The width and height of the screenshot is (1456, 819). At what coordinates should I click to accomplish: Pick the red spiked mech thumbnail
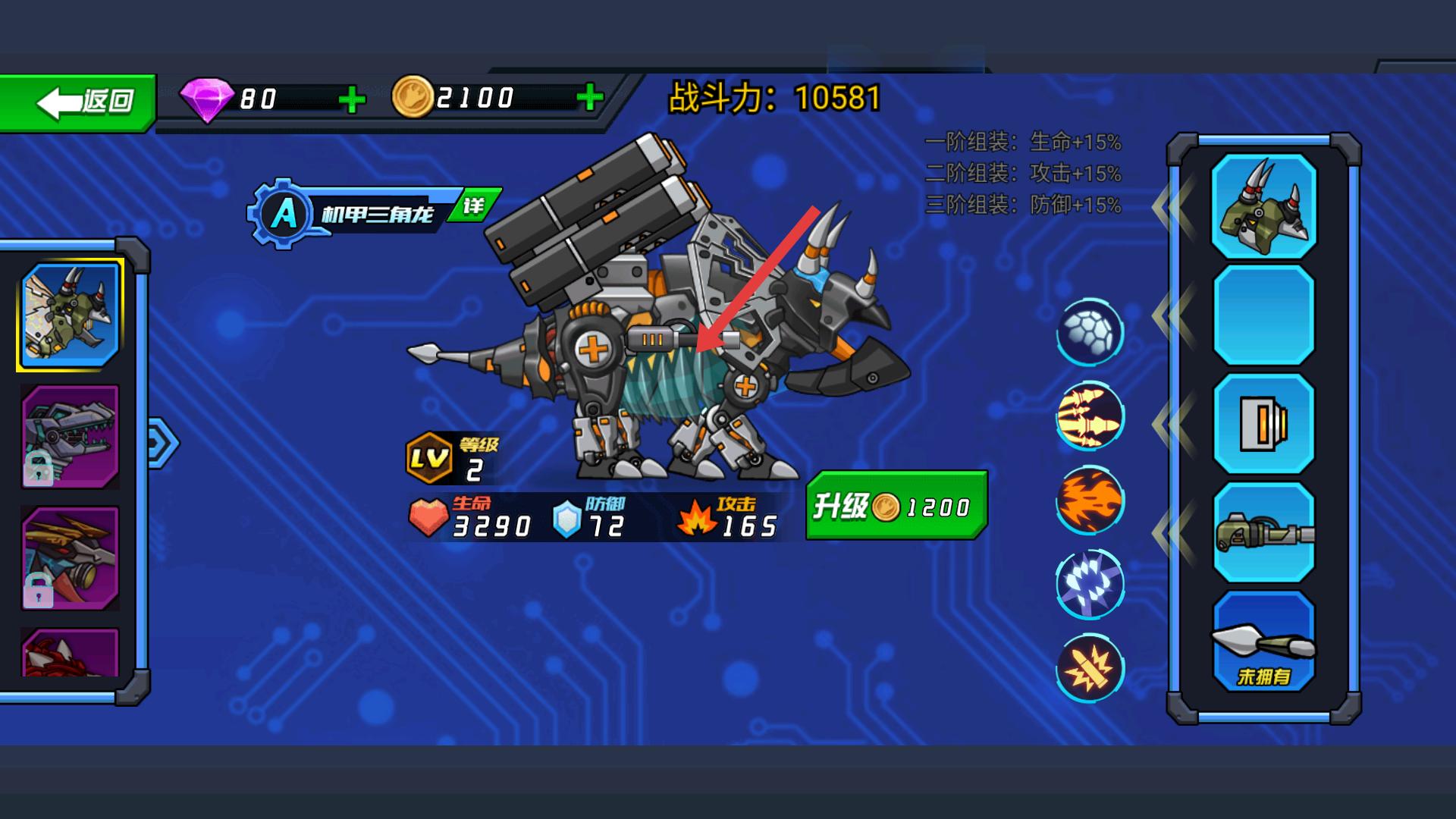point(71,652)
